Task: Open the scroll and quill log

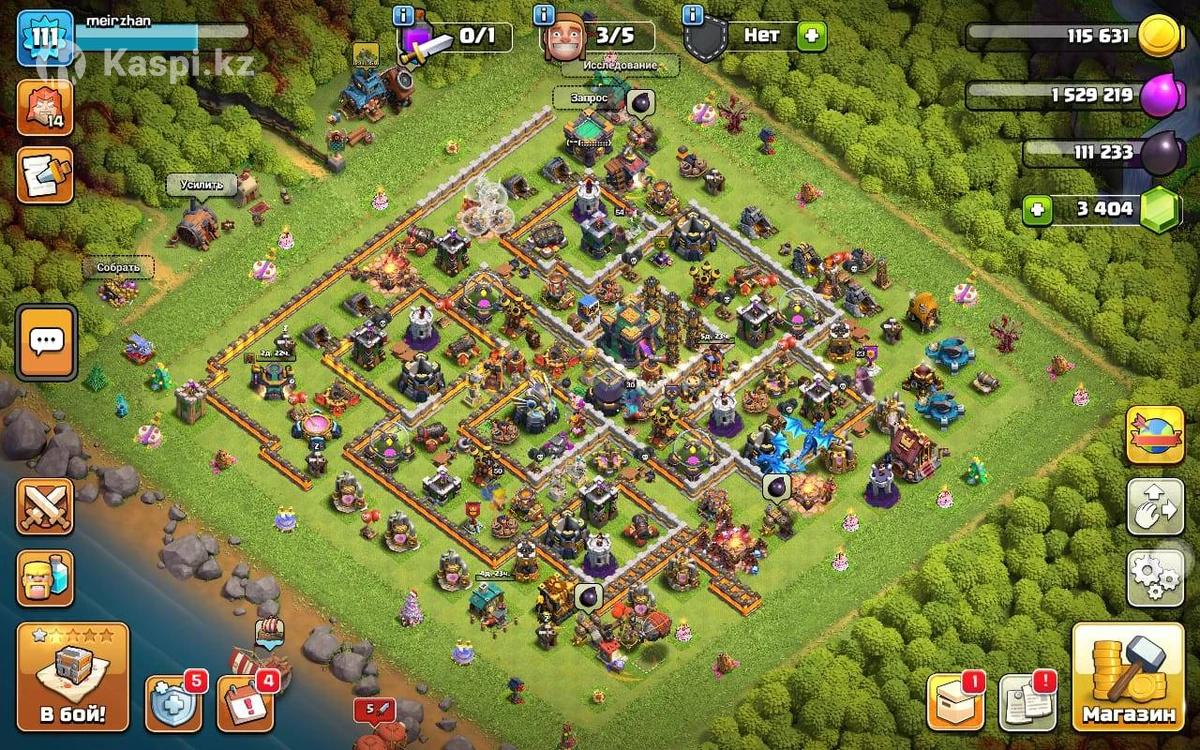Action: click(x=45, y=175)
